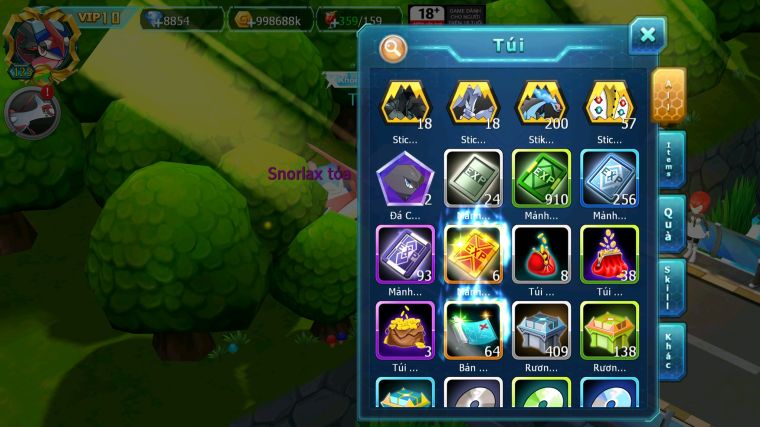
Task: Switch to the Items tab
Action: click(x=670, y=159)
